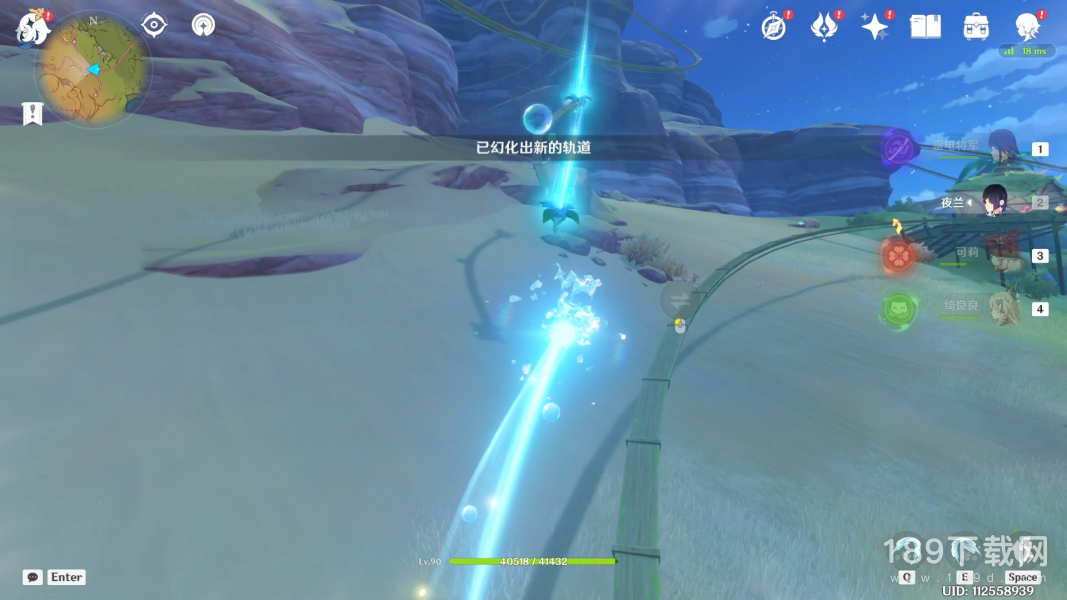Viewport: 1067px width, 600px height.
Task: Open the Paimon main menu
Action: [33, 28]
